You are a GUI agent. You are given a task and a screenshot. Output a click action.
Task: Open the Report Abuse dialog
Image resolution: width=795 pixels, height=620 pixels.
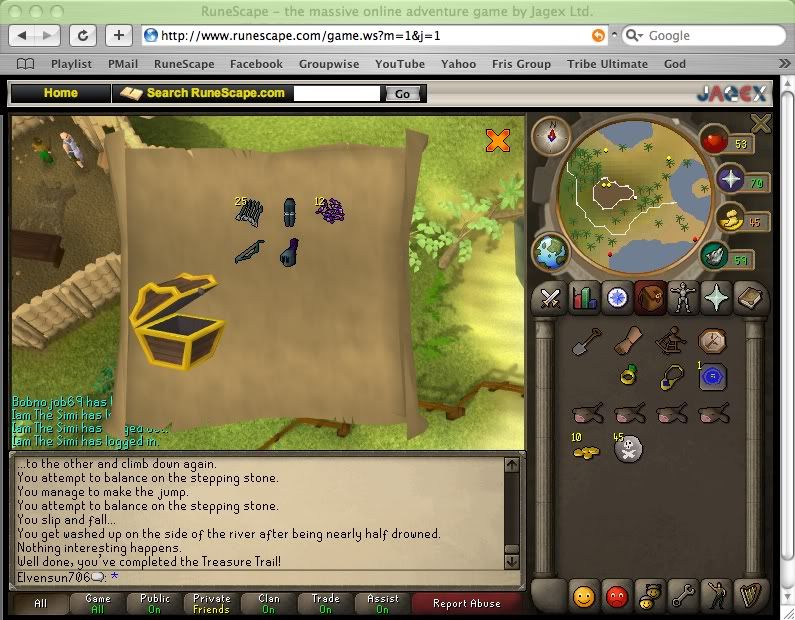[467, 604]
